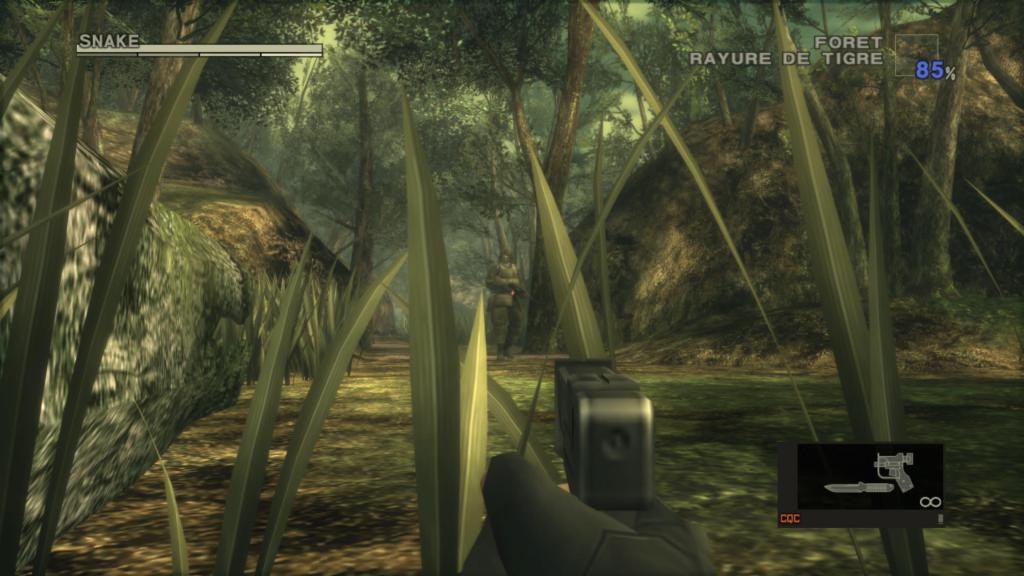This screenshot has height=576, width=1024.
Task: Click the camouflage icon box beside 85%
Action: (916, 55)
